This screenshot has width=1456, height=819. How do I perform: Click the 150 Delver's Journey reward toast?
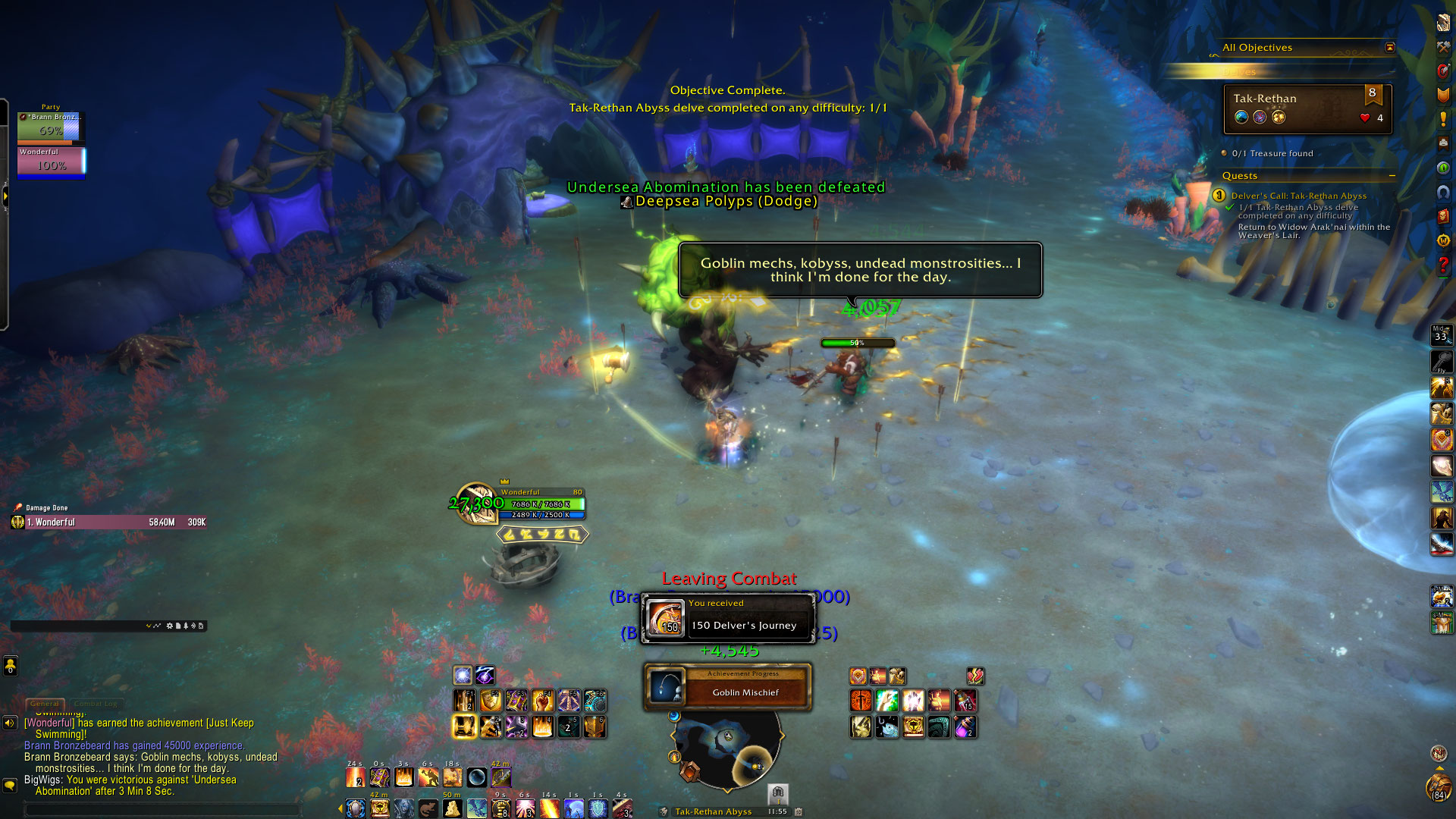click(727, 618)
